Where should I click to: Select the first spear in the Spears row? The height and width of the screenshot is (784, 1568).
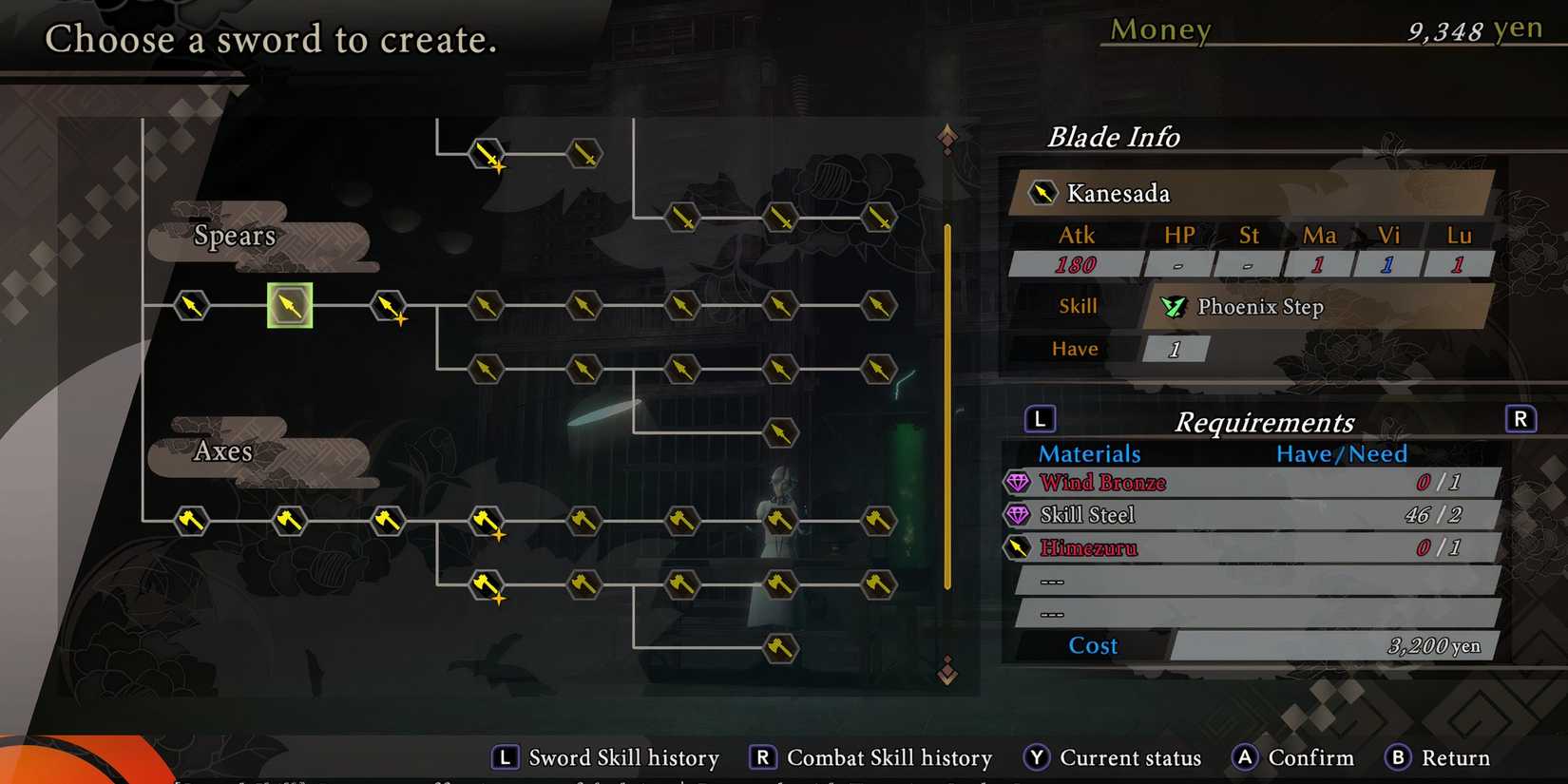pyautogui.click(x=190, y=306)
